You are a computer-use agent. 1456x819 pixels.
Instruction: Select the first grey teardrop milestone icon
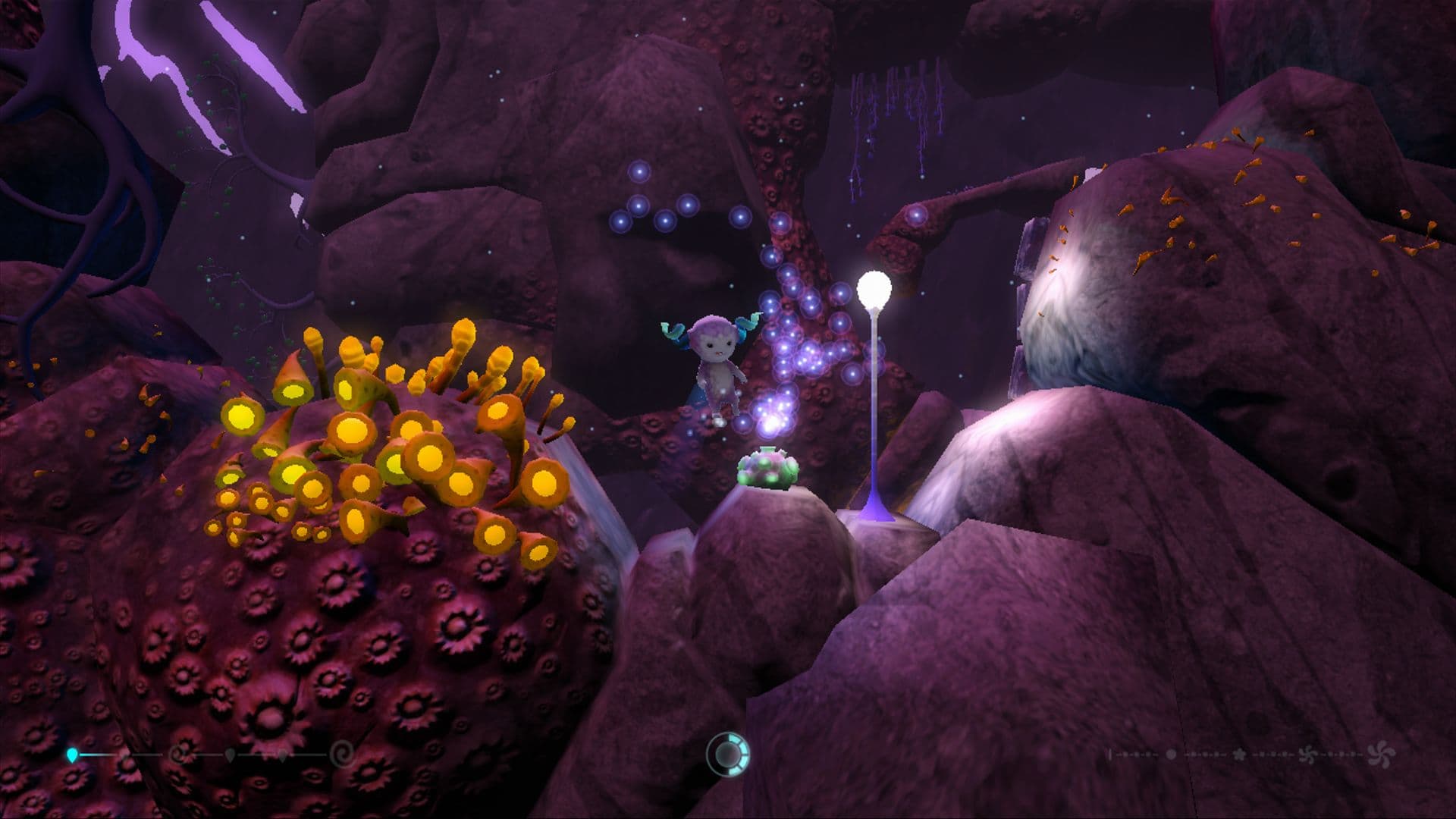click(x=230, y=756)
